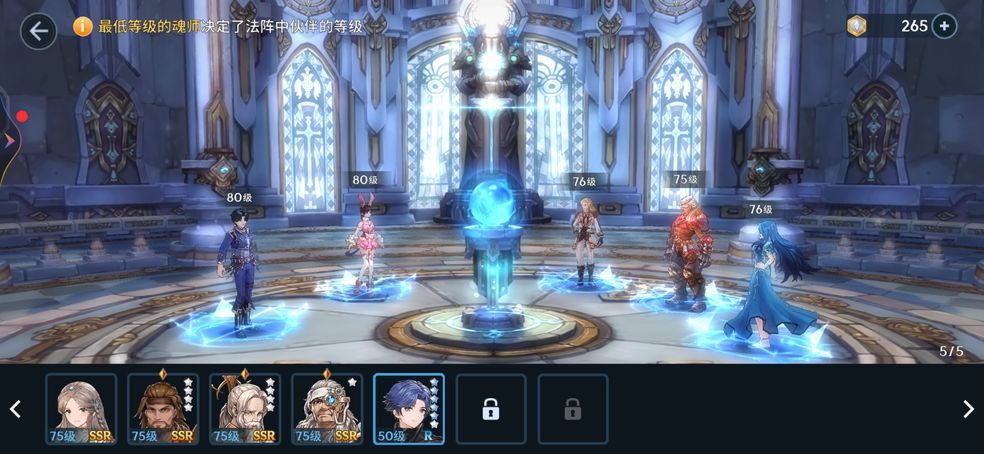
Task: Pick the white-bearded goggled man portrait
Action: [x=327, y=408]
